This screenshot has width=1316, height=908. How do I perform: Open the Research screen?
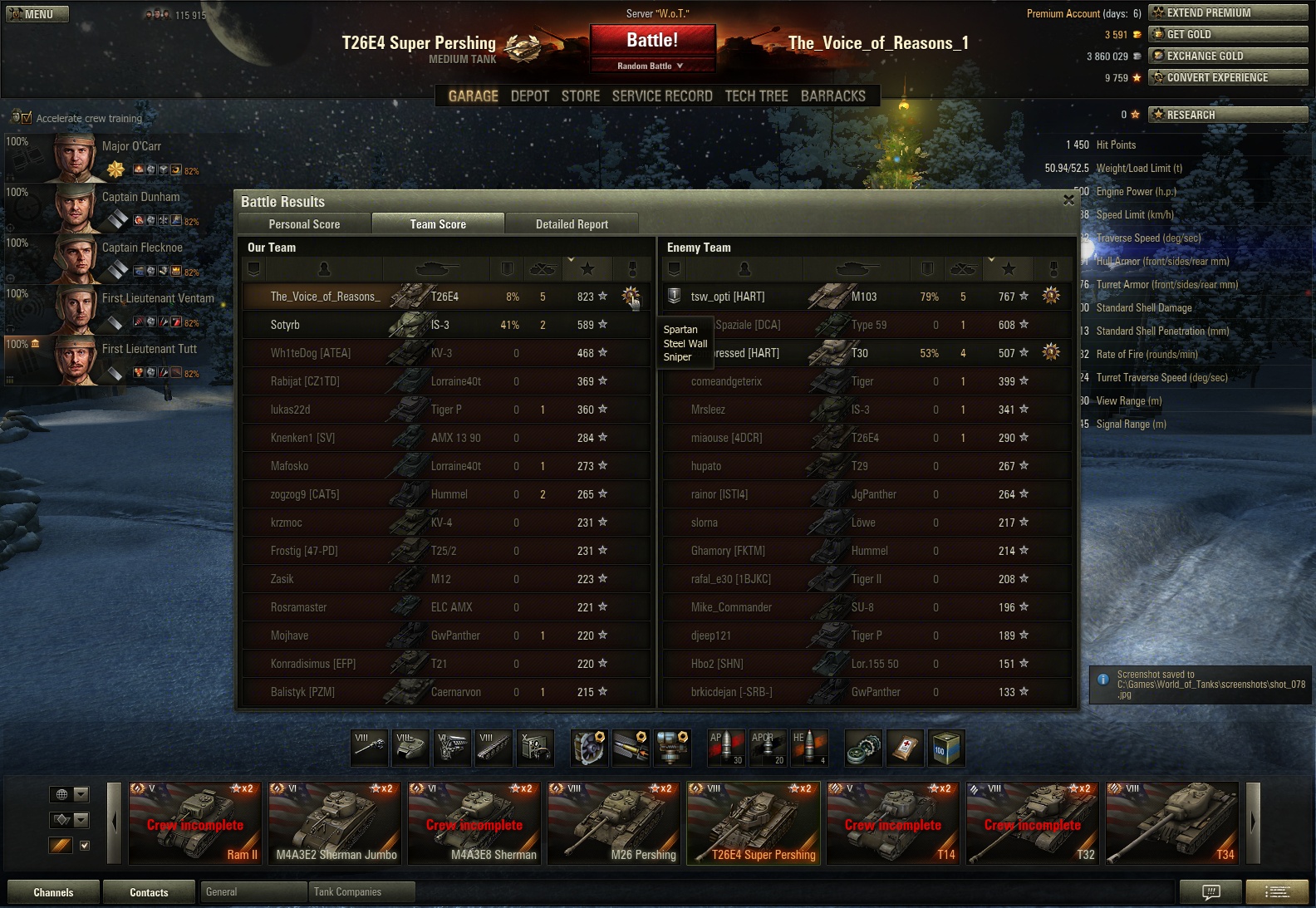pos(1228,115)
